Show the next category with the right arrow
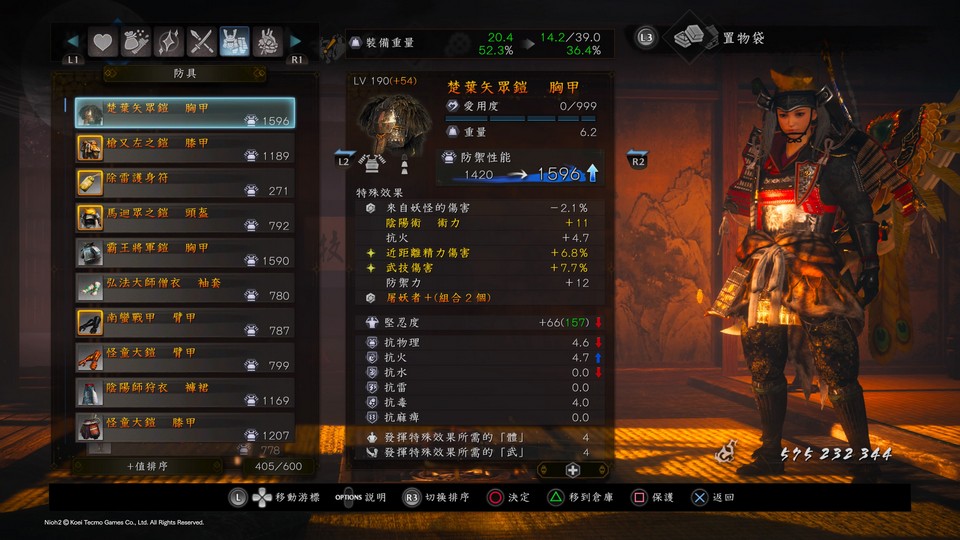The width and height of the screenshot is (960, 540). [x=296, y=42]
